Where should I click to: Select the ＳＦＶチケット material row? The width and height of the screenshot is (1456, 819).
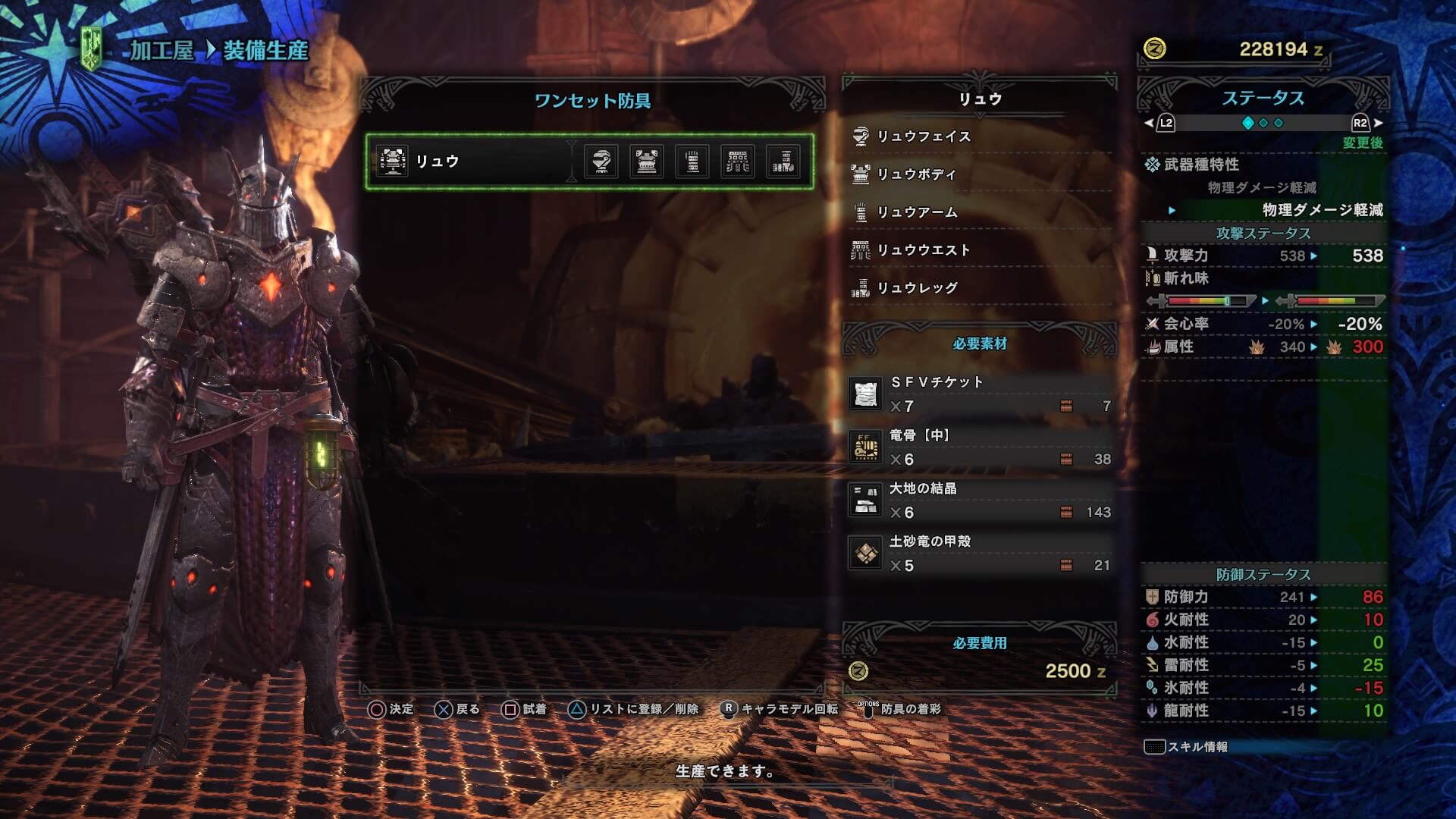980,394
